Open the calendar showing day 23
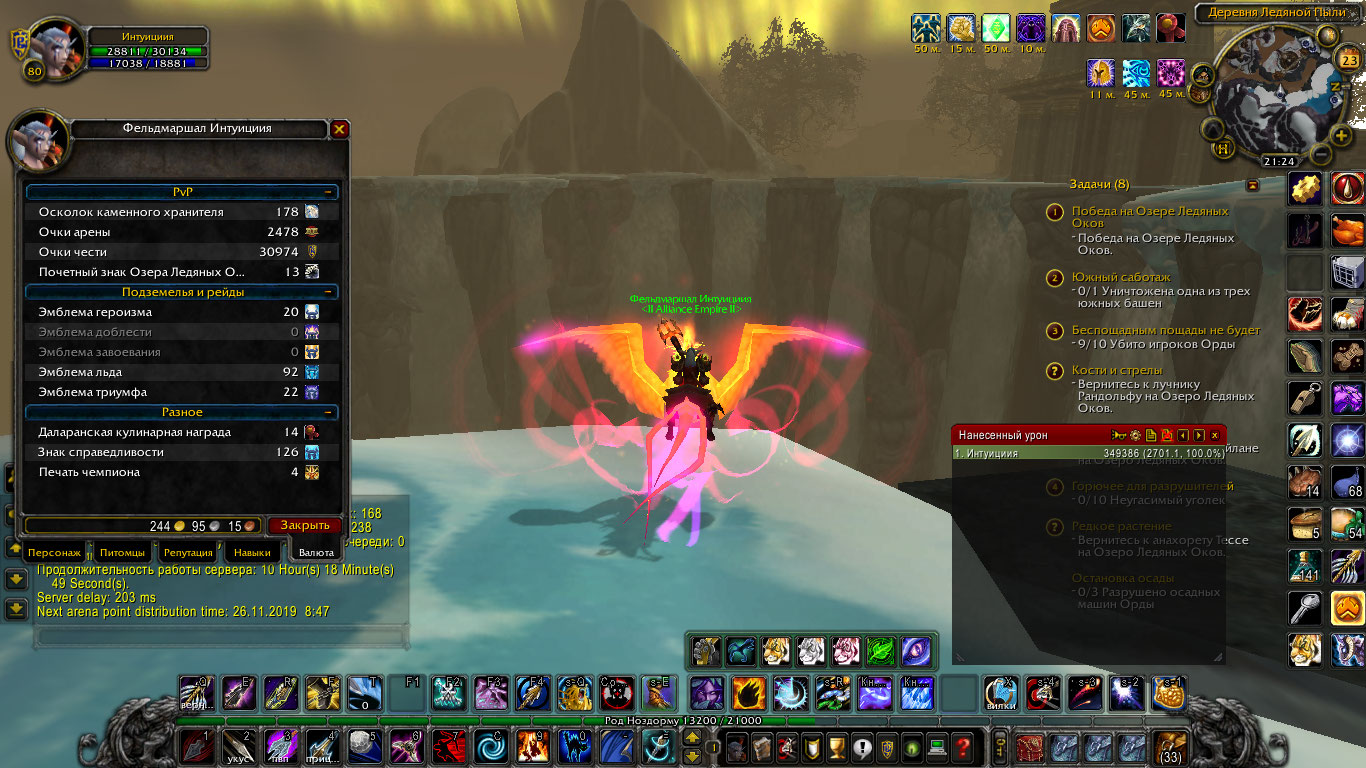 pos(1349,60)
